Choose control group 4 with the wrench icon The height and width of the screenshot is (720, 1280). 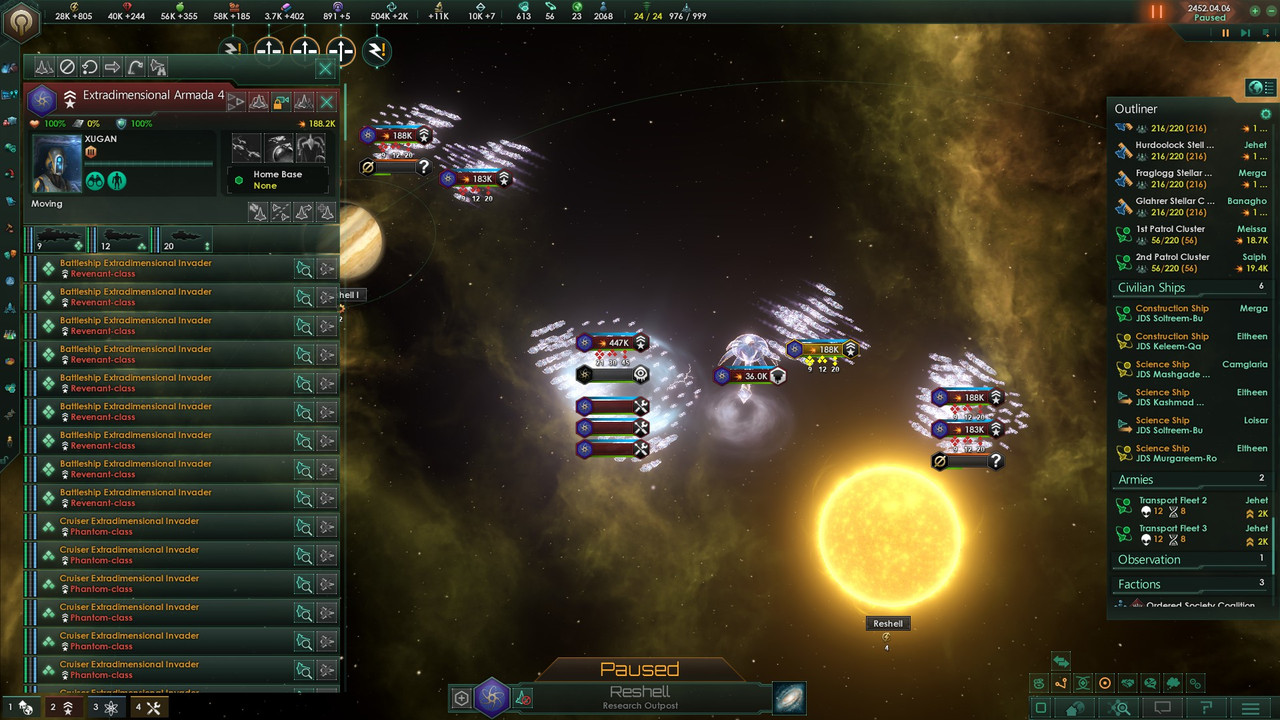pyautogui.click(x=150, y=708)
